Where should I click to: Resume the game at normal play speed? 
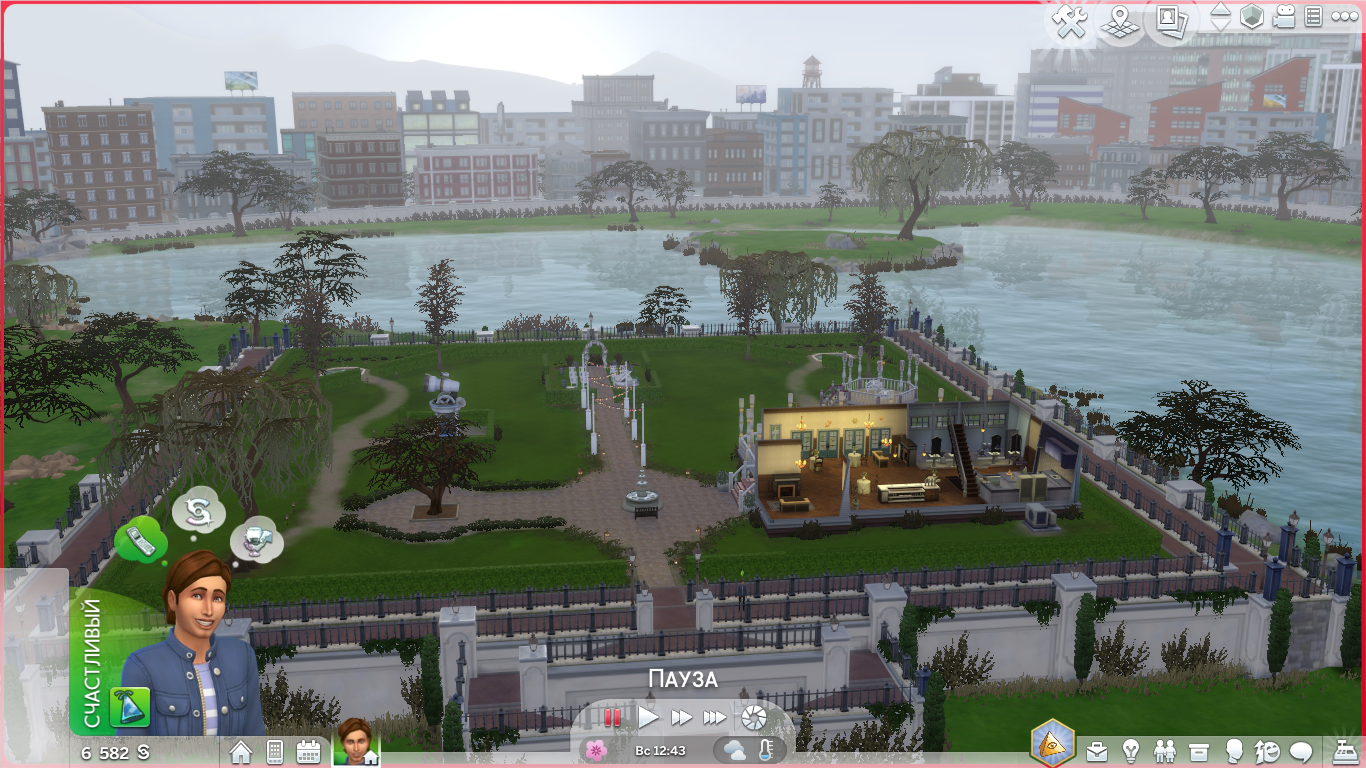(648, 717)
